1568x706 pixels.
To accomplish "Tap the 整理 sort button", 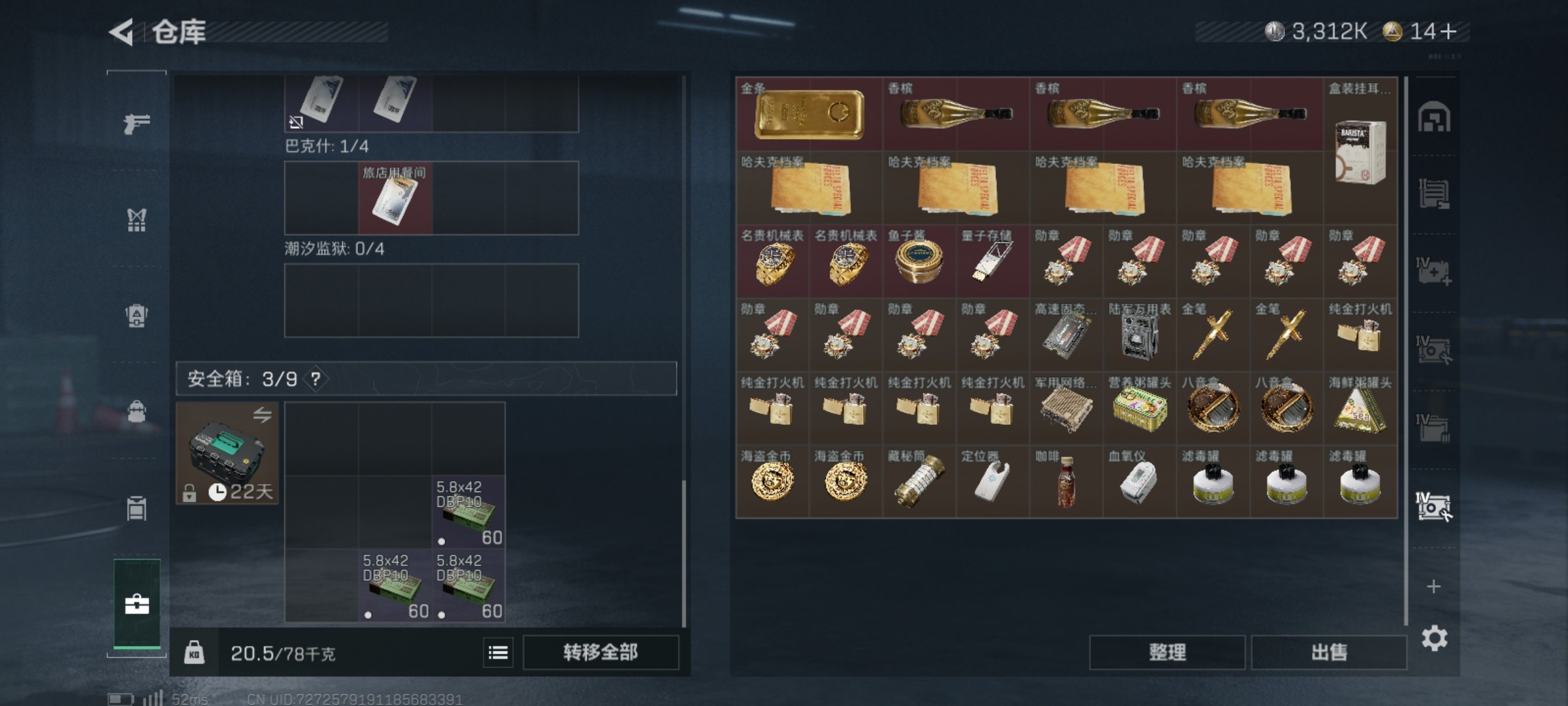I will click(x=1167, y=652).
